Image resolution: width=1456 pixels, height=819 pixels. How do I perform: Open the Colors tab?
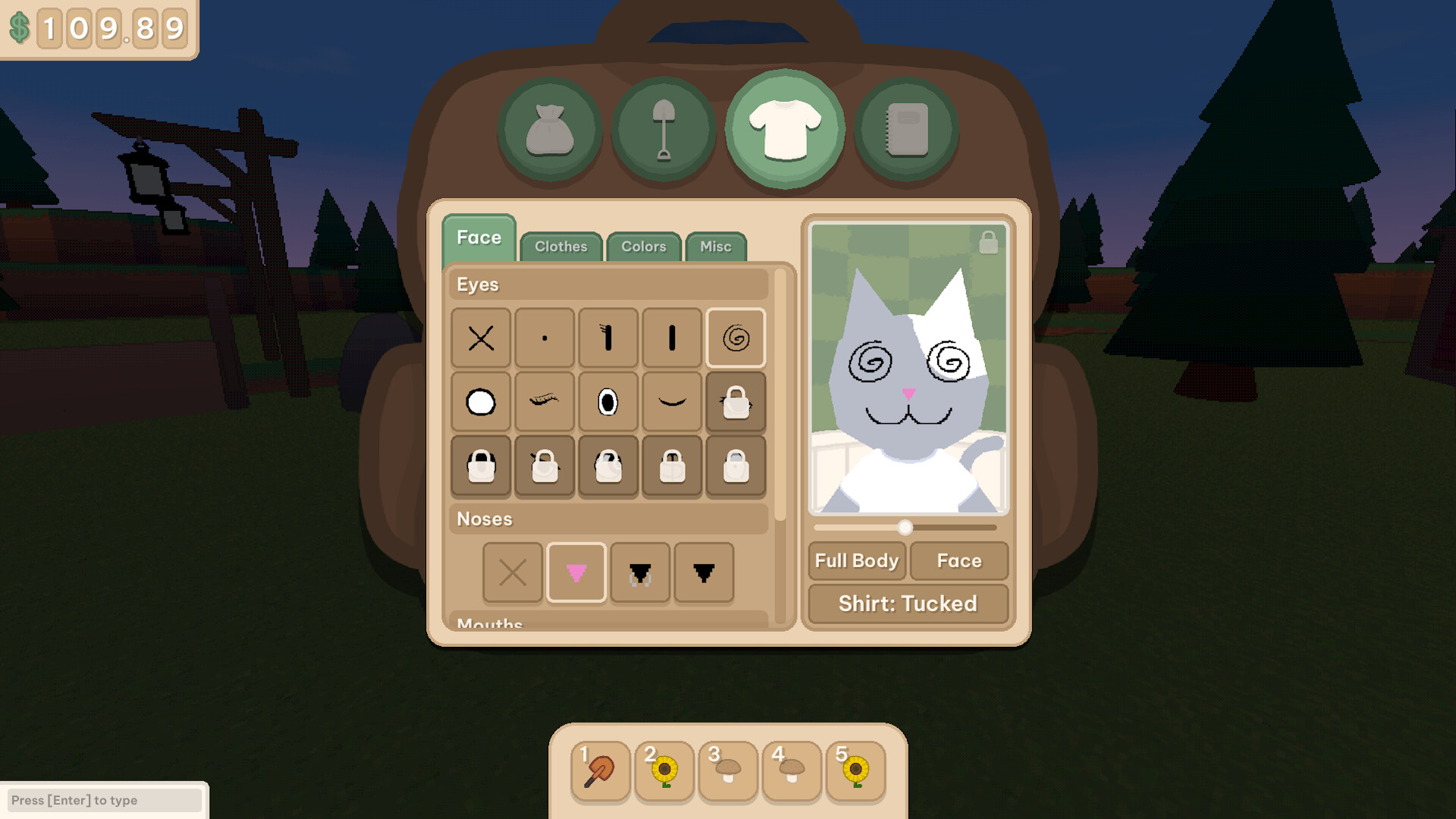click(x=643, y=246)
